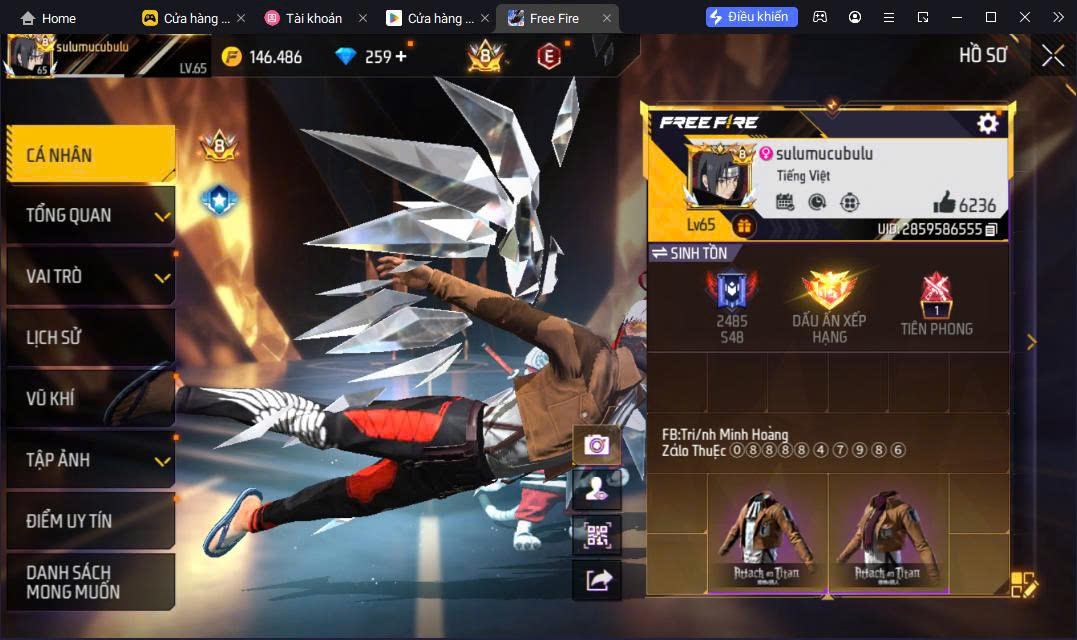Open the TẬP ẢNH album section
1077x640 pixels.
(x=90, y=460)
